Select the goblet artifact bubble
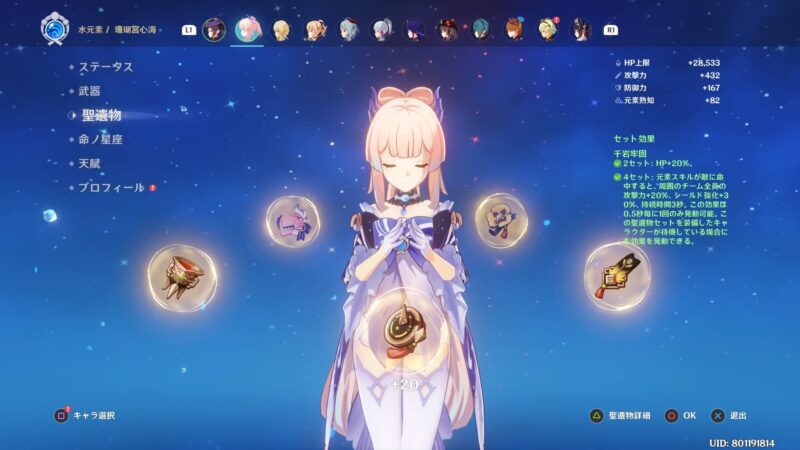 (182, 278)
